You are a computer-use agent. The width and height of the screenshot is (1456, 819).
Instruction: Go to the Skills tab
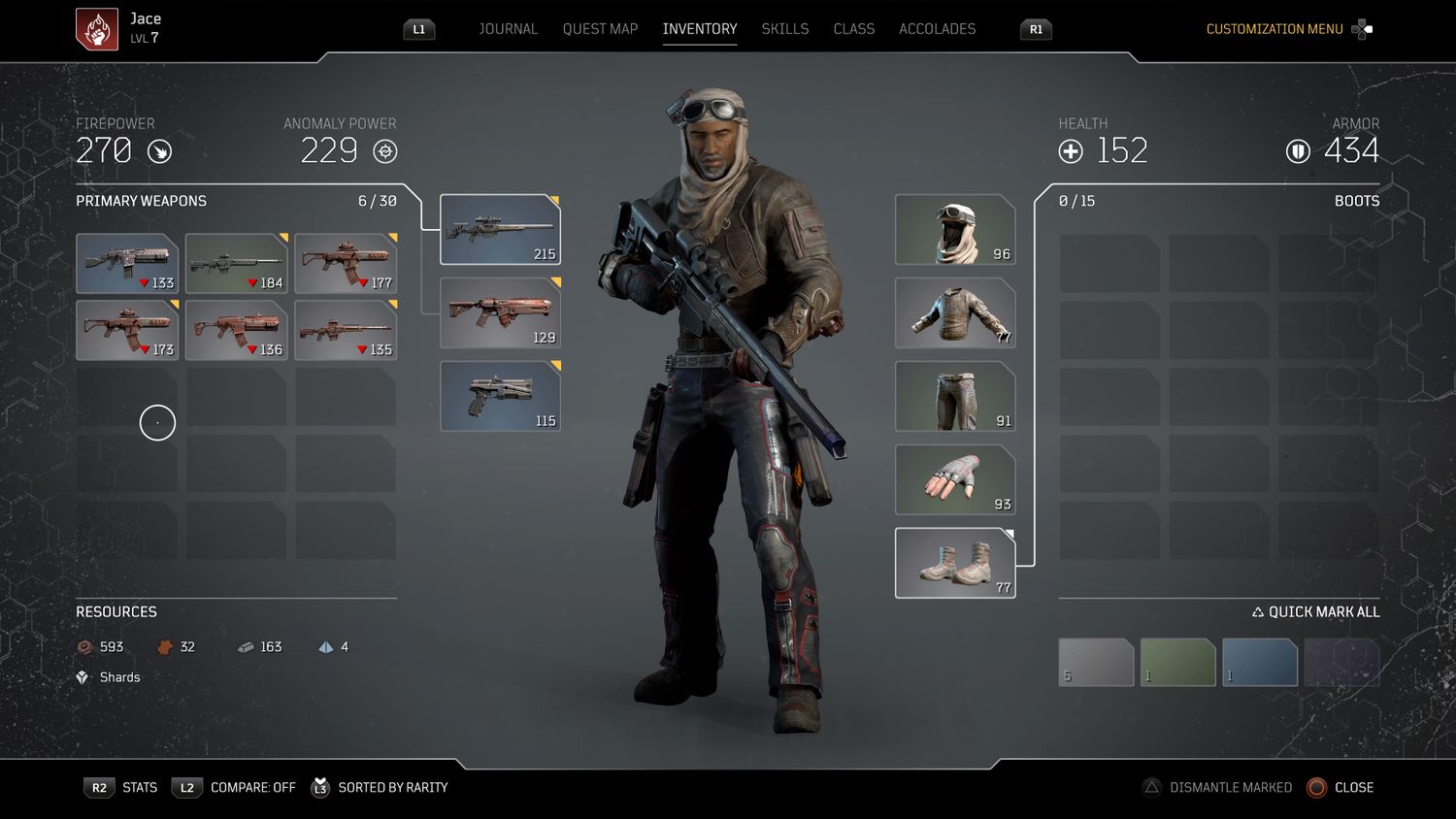tap(784, 29)
